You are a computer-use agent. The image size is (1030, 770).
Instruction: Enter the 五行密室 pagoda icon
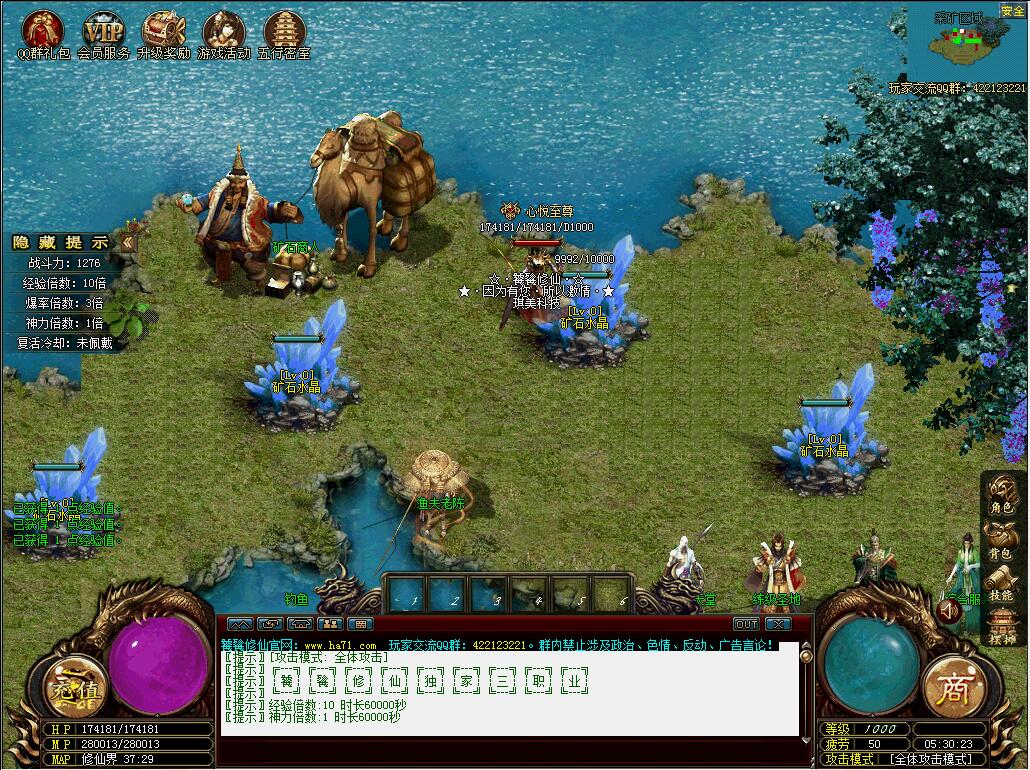[284, 31]
